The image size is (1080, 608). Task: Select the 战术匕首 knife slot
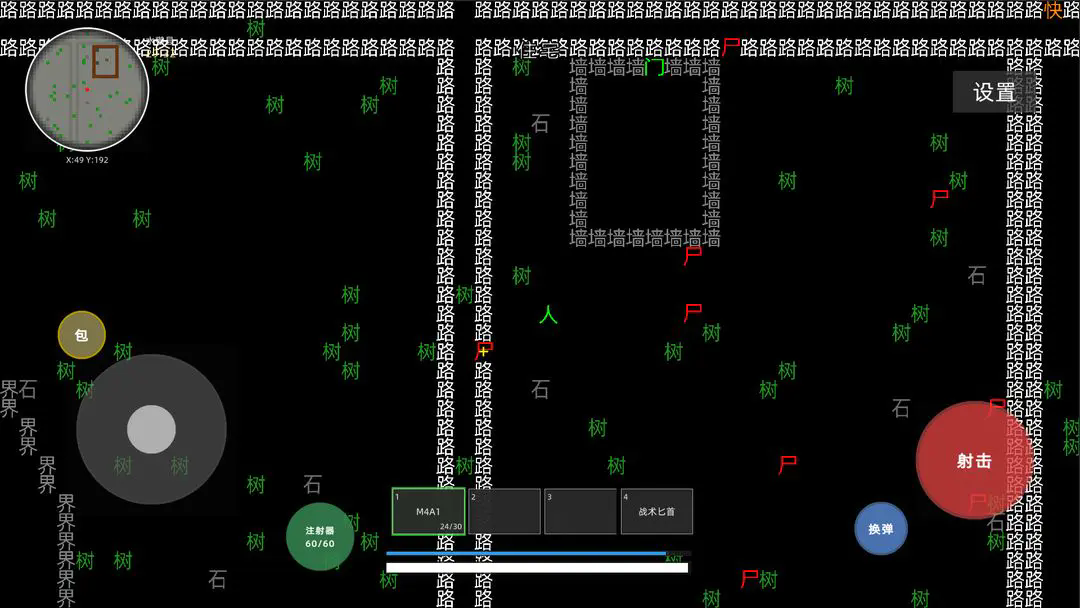coord(657,511)
